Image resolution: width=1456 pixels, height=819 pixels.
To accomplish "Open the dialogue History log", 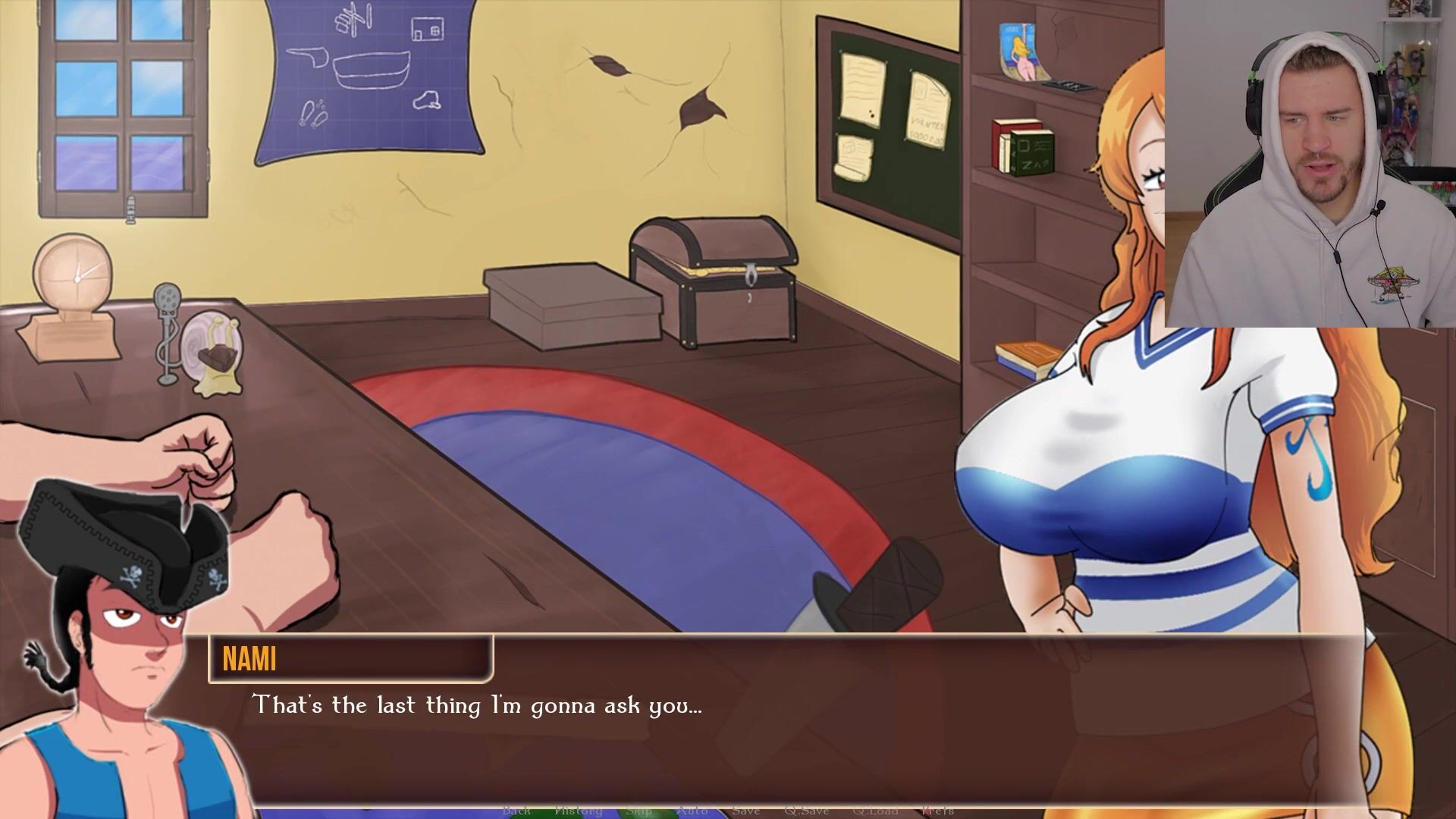I will tap(578, 811).
